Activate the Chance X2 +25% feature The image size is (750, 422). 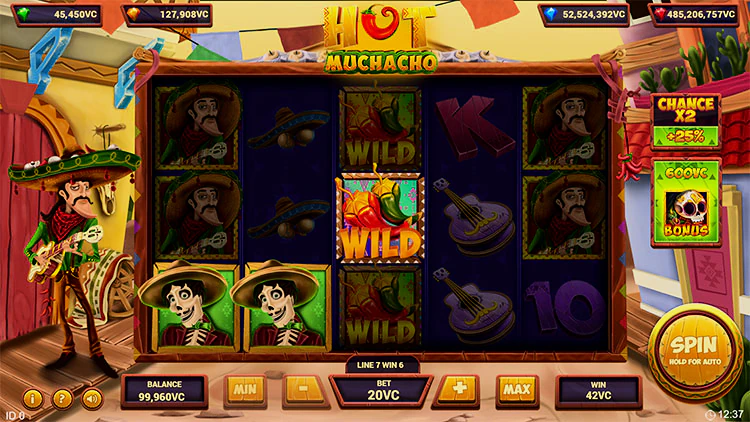click(x=685, y=120)
